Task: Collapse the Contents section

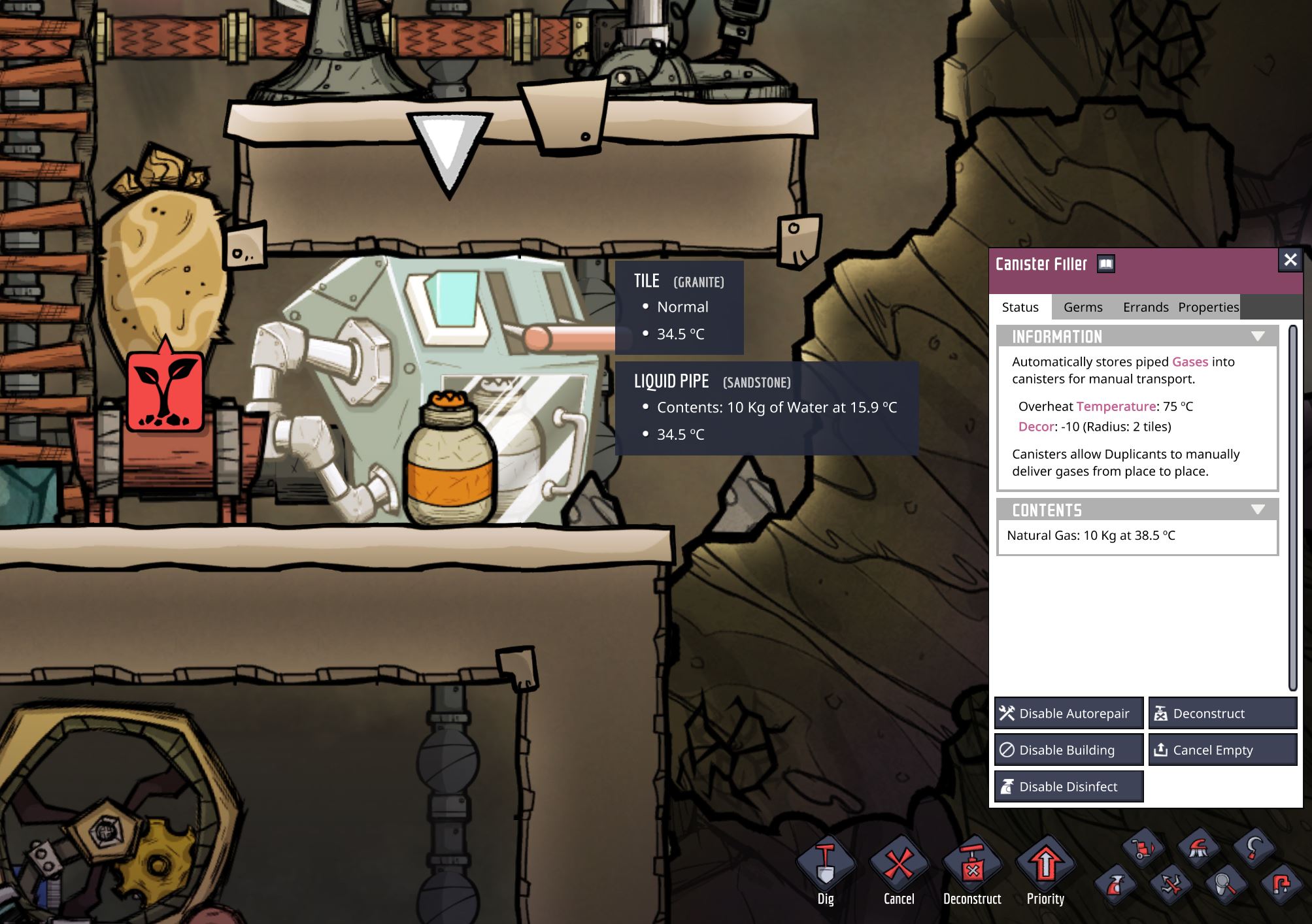Action: (1258, 509)
